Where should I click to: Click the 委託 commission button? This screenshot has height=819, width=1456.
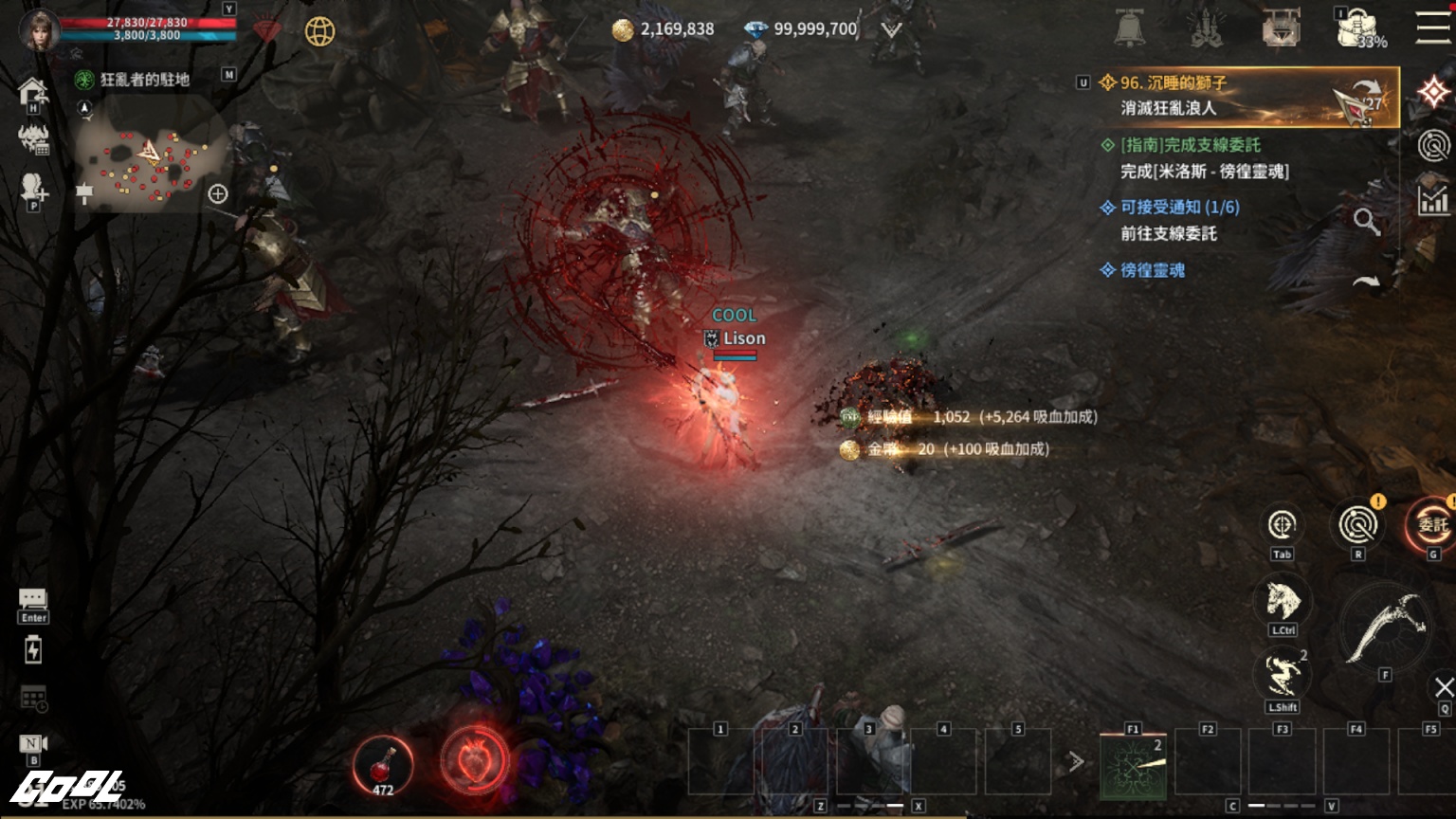click(x=1431, y=524)
